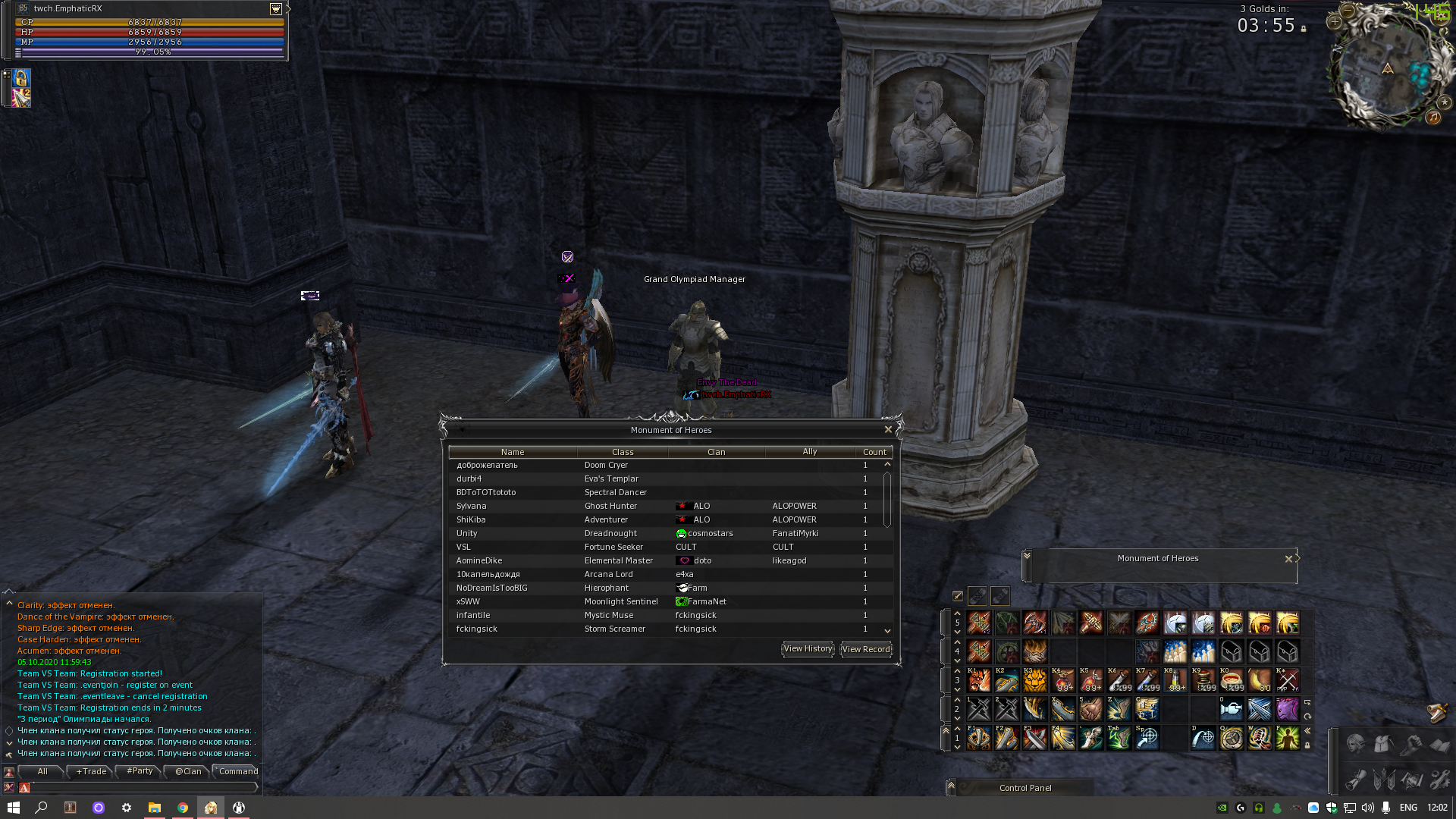Sort hero list by Count column
The image size is (1456, 819).
coord(874,452)
